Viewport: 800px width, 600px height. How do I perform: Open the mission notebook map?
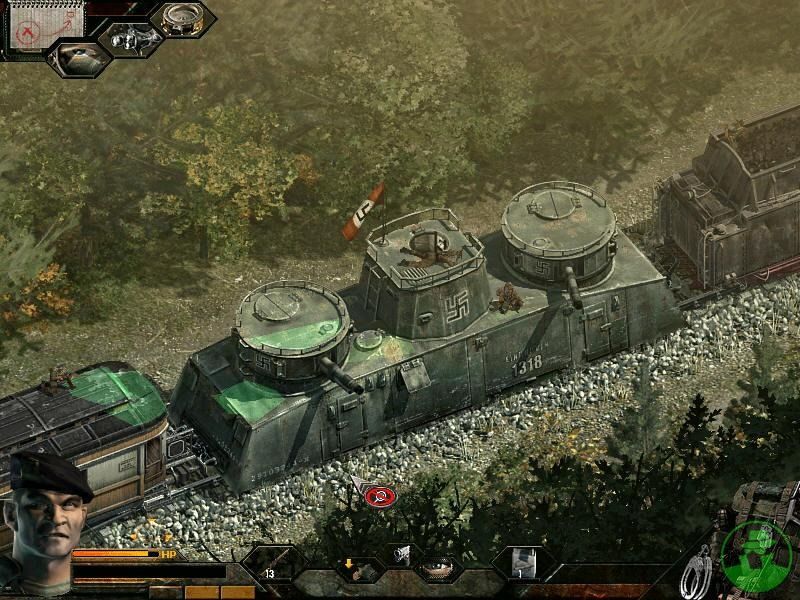(x=33, y=28)
